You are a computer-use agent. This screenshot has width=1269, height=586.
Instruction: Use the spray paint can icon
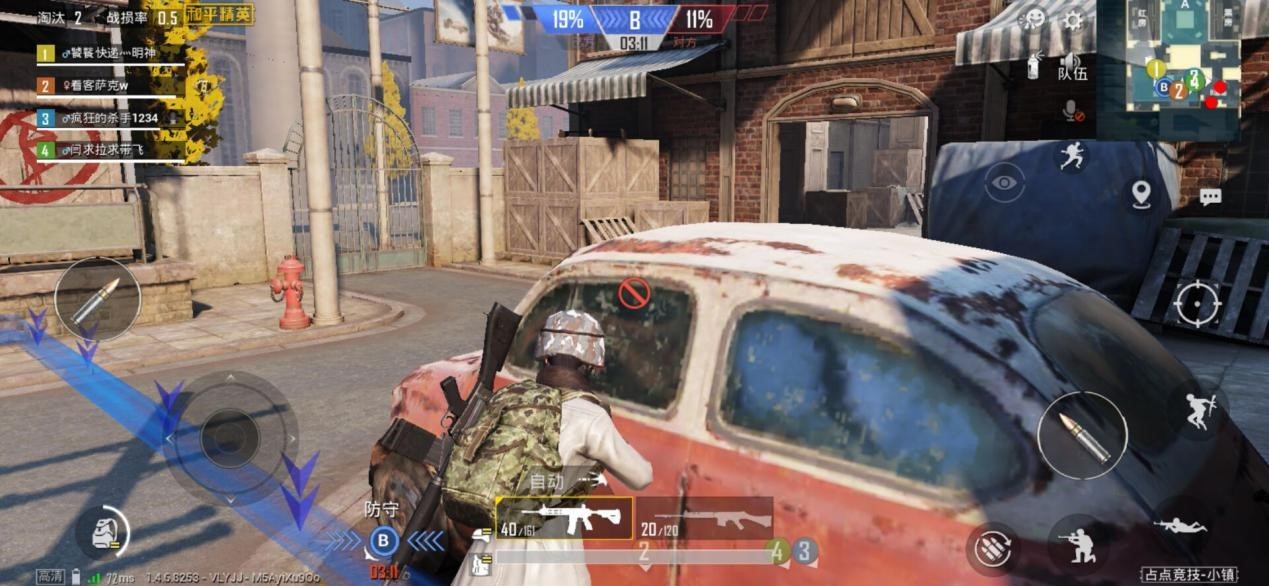[1034, 66]
